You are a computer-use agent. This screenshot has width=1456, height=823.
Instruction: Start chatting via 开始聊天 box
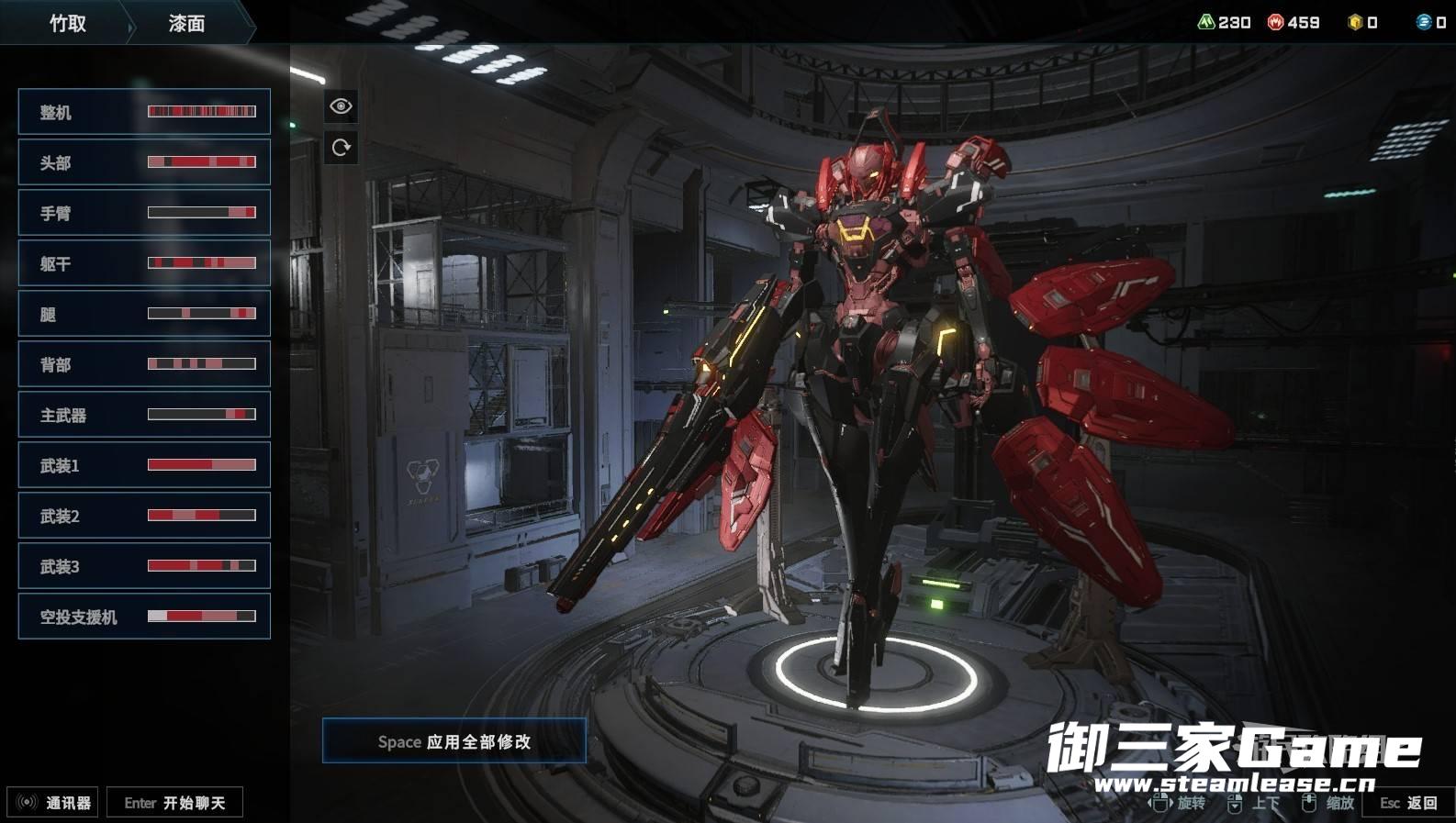coord(174,803)
